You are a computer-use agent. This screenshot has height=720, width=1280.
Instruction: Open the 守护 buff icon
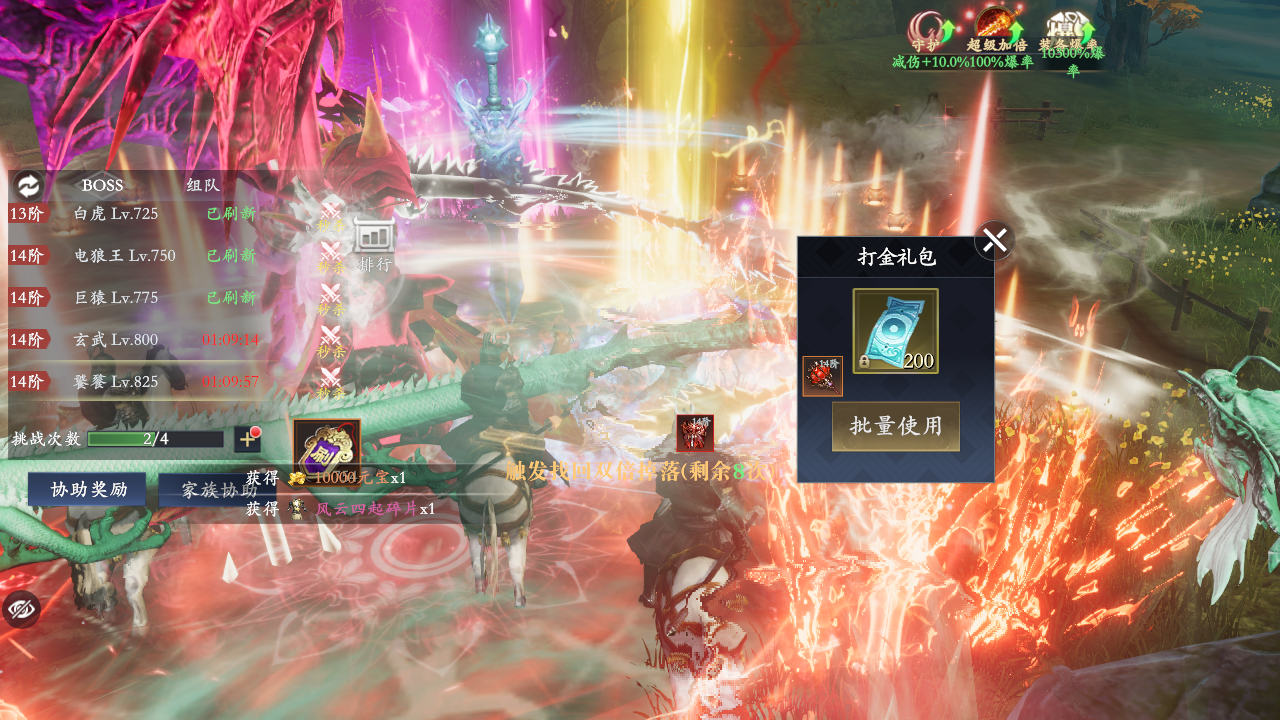point(927,30)
